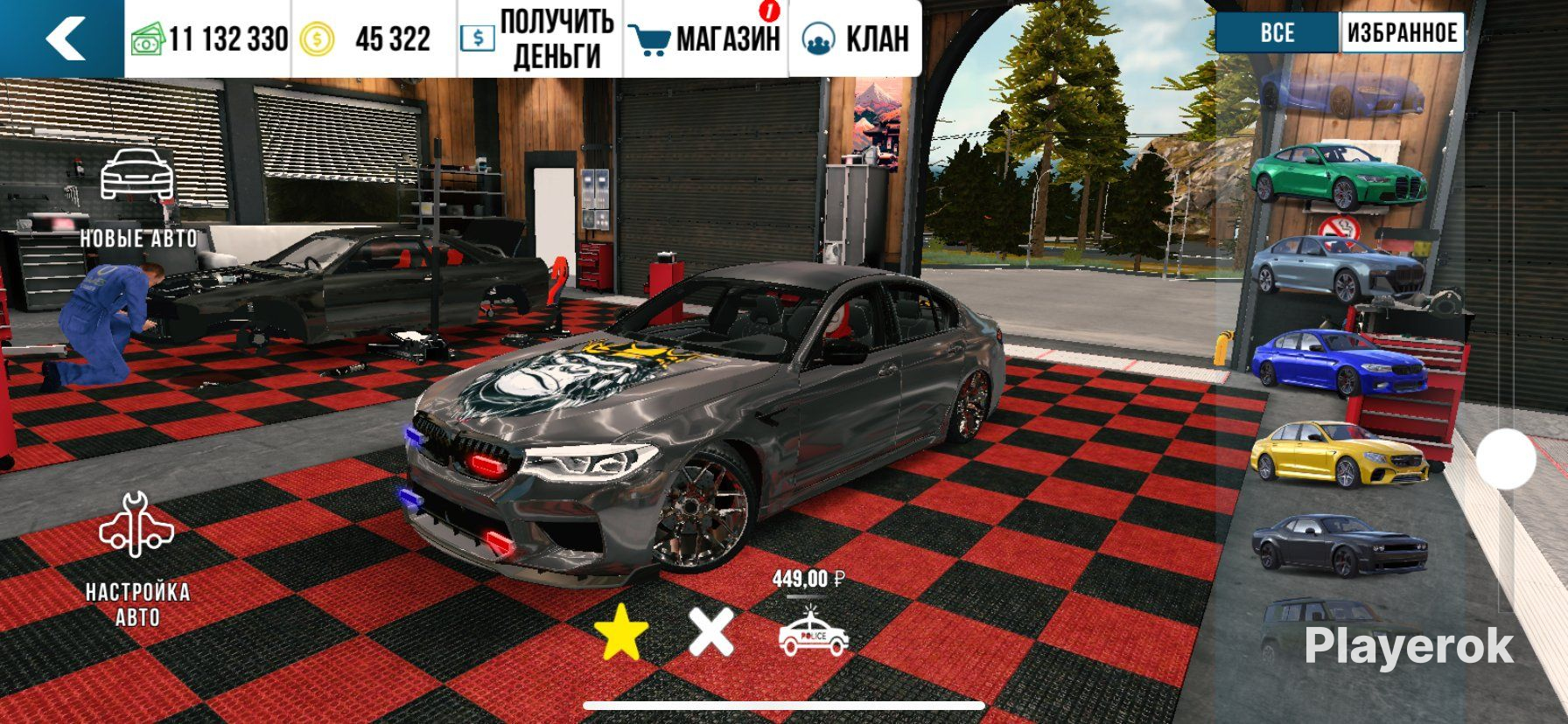Select the green BMW thumbnail
Image resolution: width=1568 pixels, height=724 pixels.
[x=1339, y=176]
